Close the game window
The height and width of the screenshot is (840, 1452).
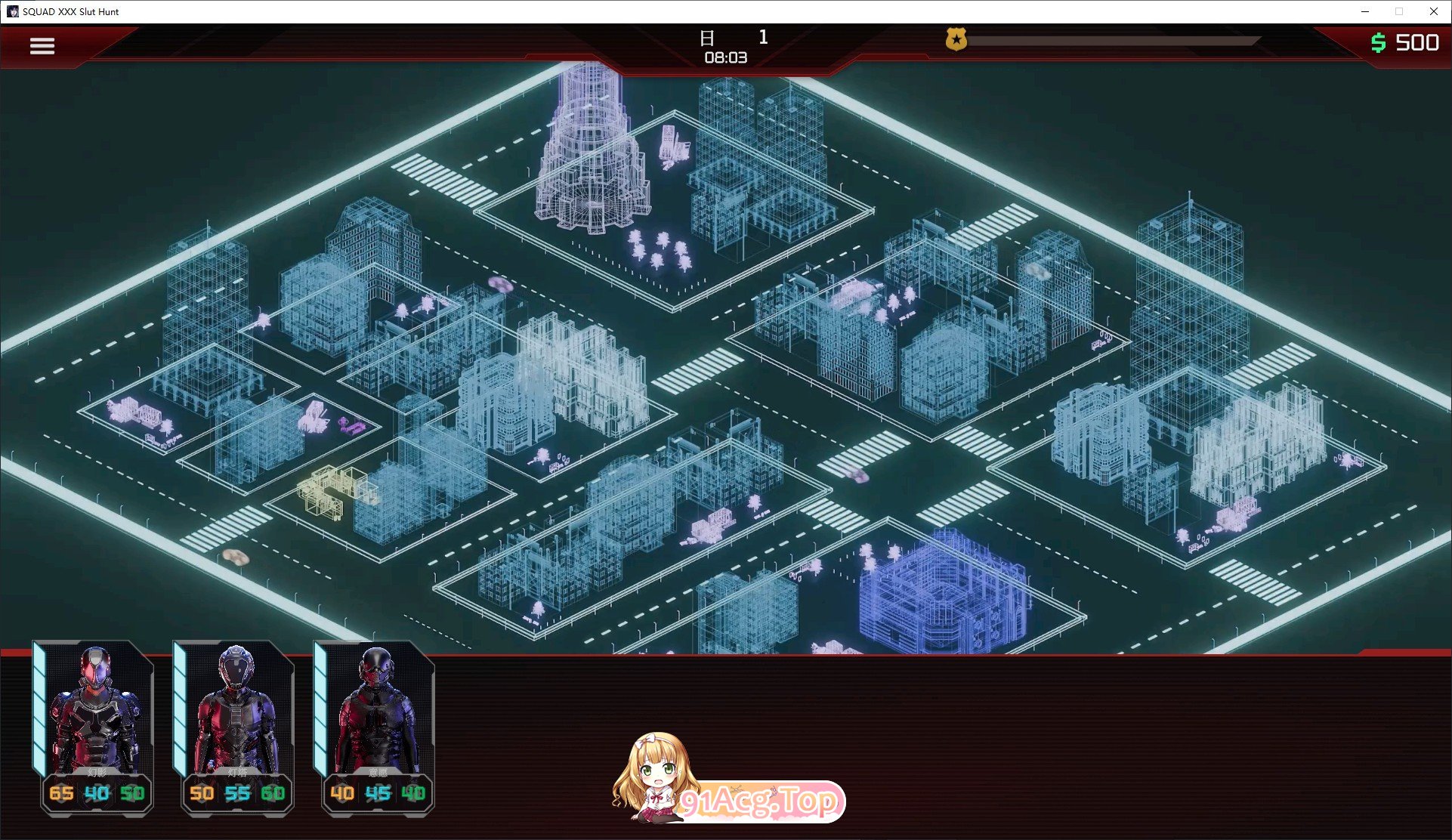pos(1433,11)
